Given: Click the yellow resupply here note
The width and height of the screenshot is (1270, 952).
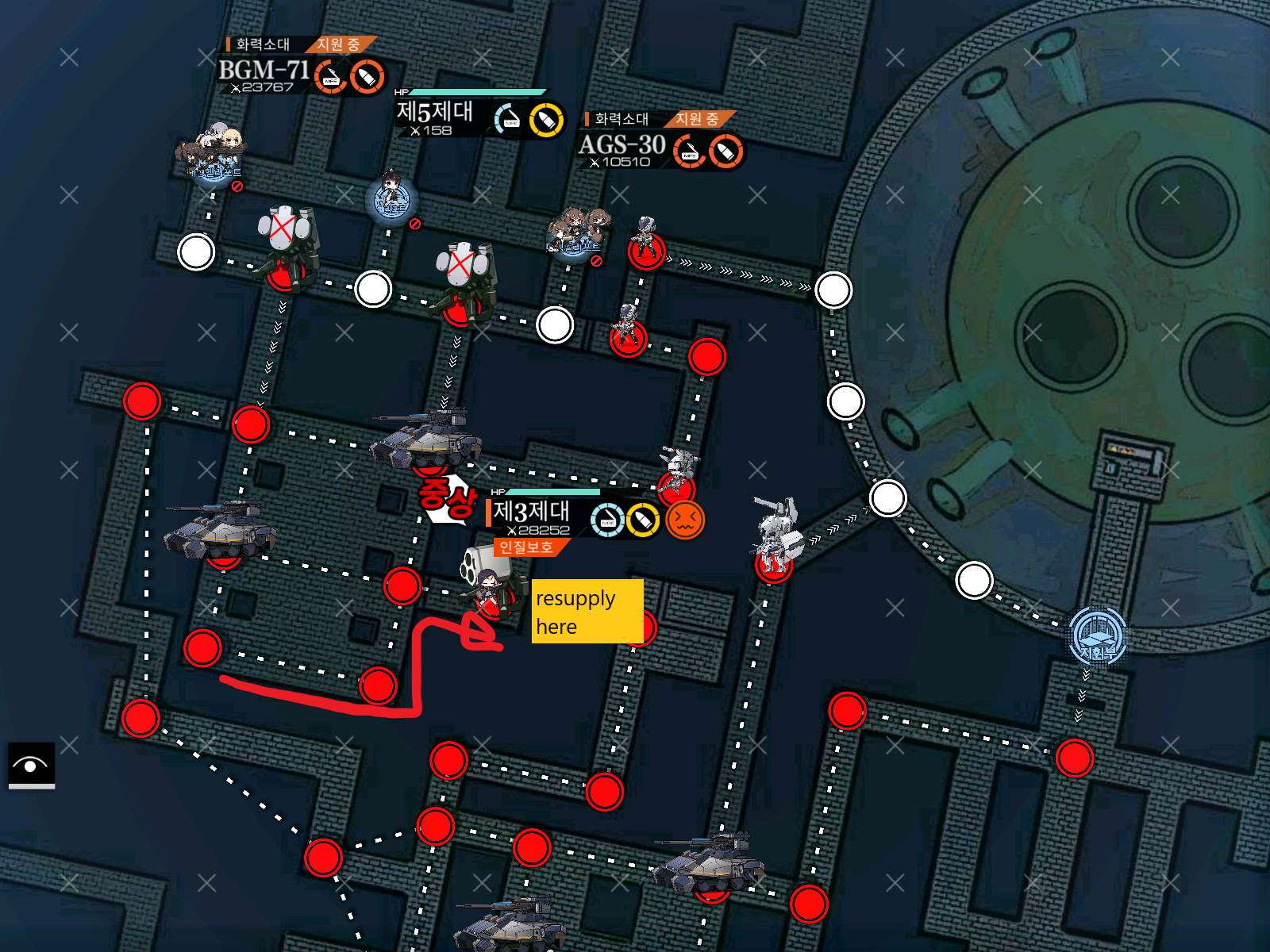Looking at the screenshot, I should 587,611.
